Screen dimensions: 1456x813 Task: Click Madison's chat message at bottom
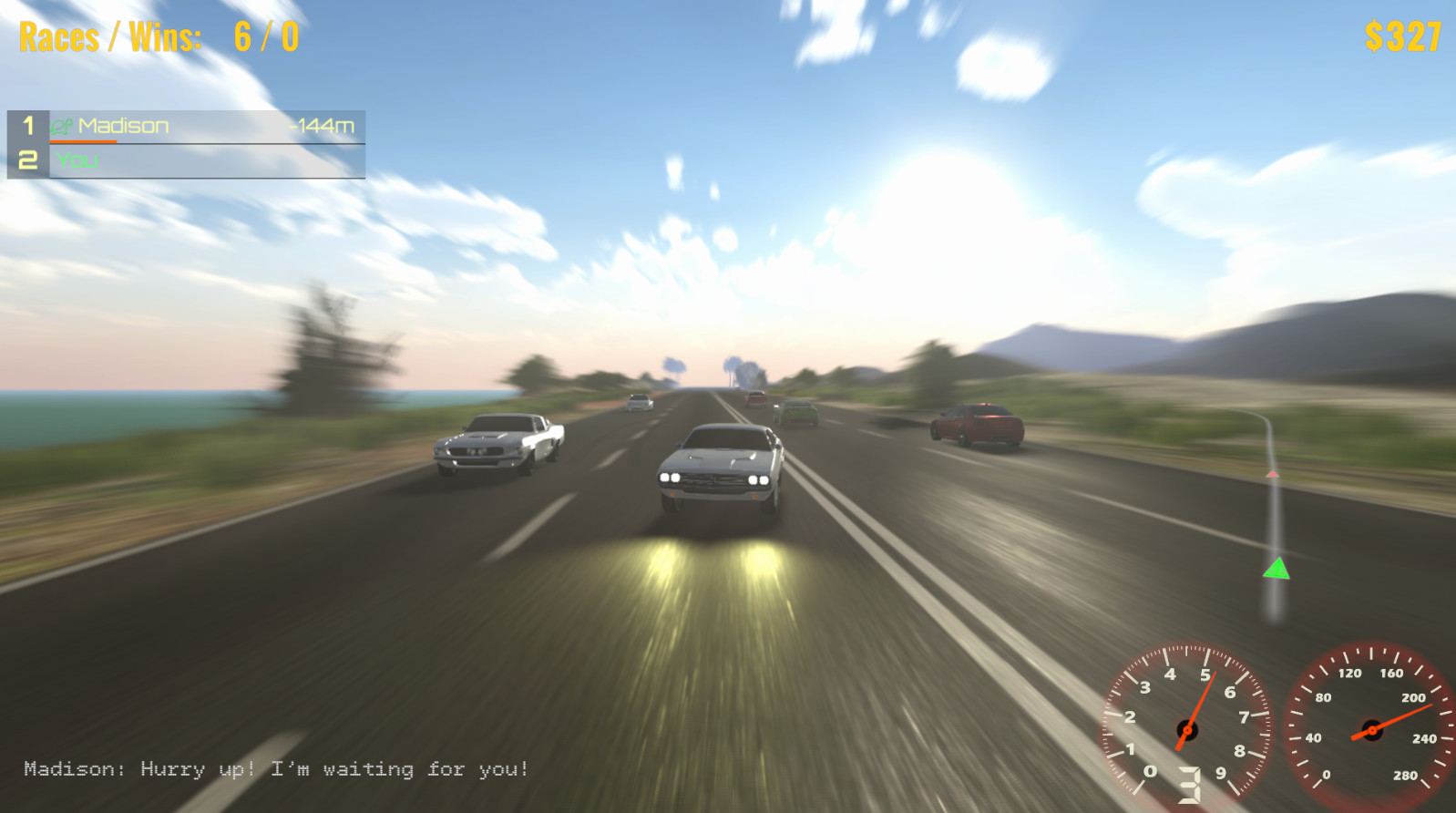point(273,770)
